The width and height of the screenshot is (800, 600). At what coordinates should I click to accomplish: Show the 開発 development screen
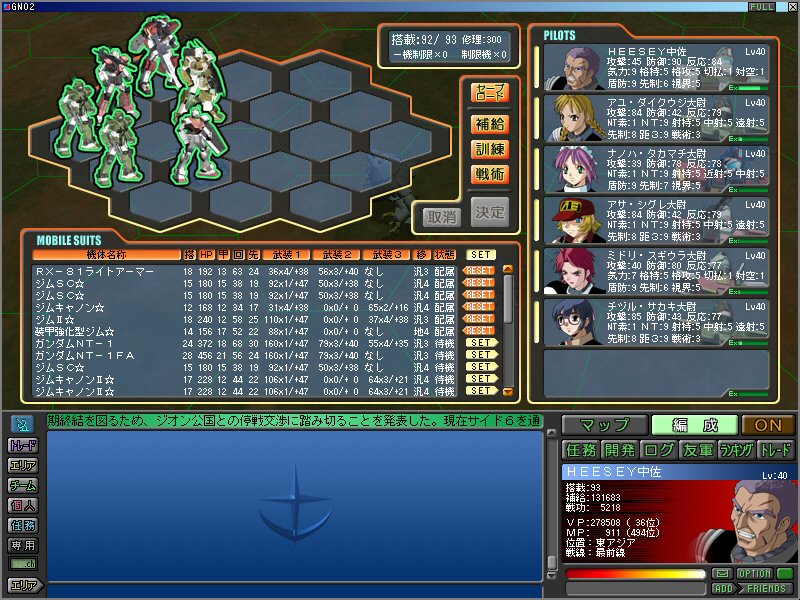click(619, 450)
